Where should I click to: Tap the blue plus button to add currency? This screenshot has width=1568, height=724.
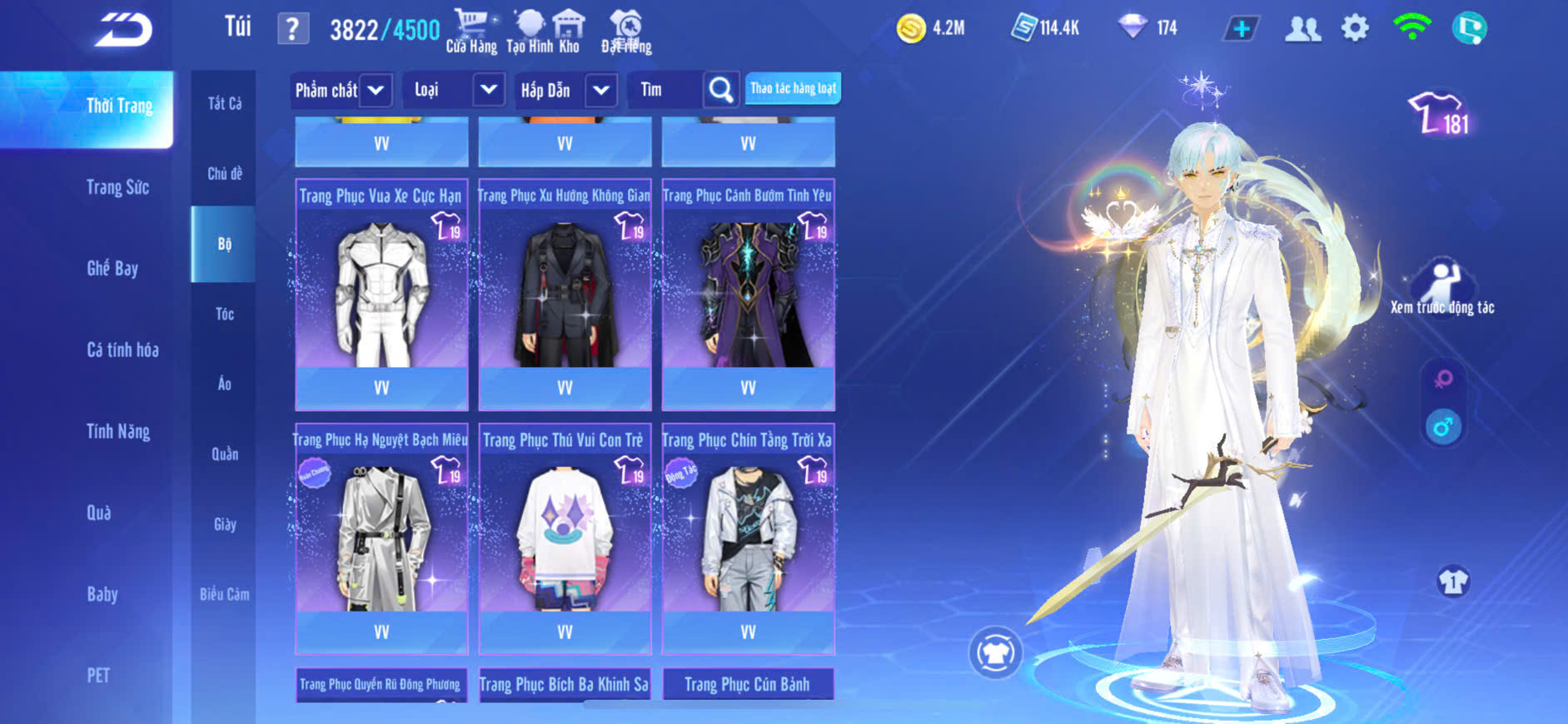(x=1241, y=29)
